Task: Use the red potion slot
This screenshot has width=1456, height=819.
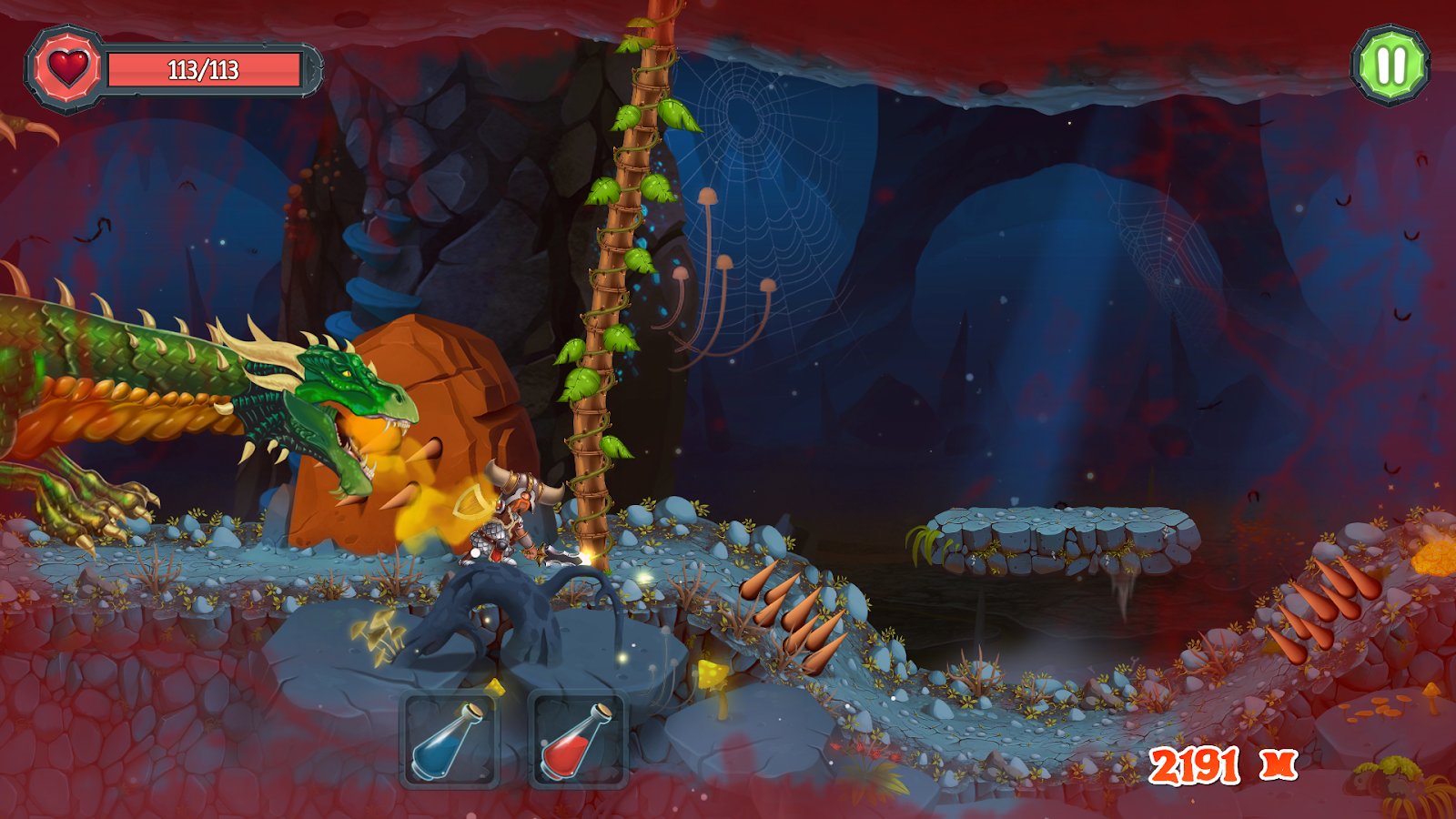Action: pyautogui.click(x=578, y=739)
